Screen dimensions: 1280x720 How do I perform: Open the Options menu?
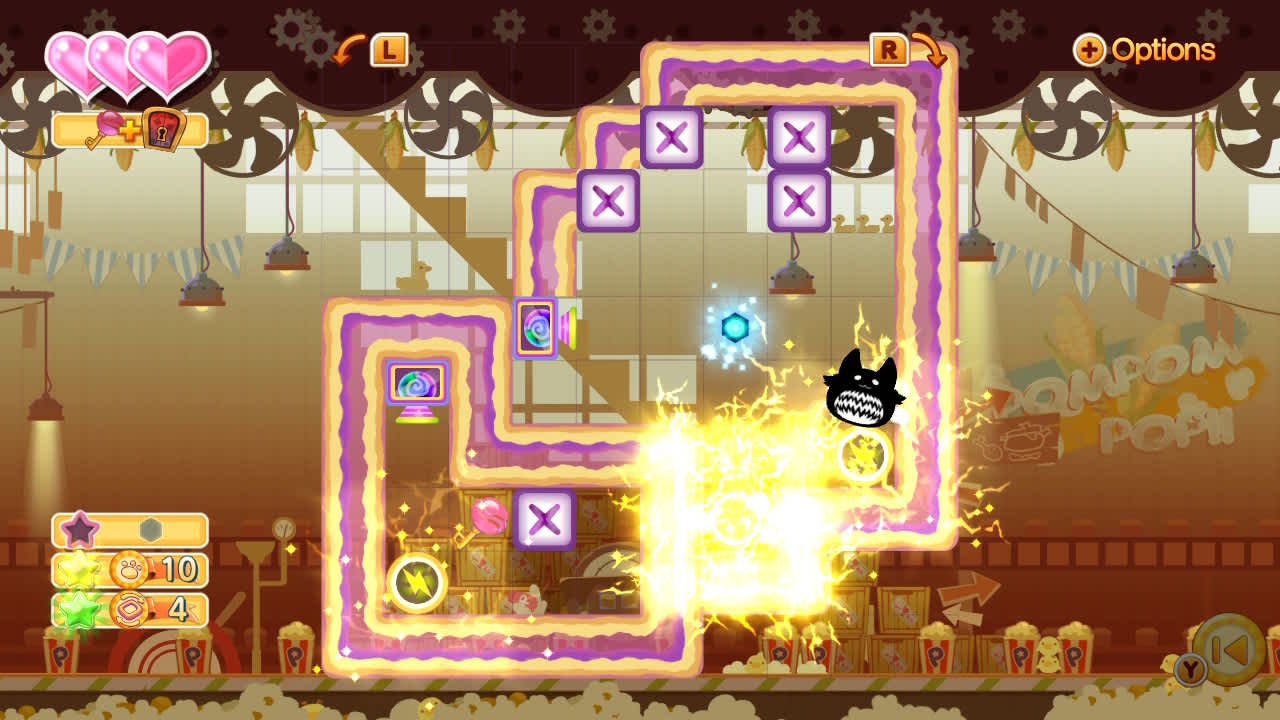[x=1166, y=50]
